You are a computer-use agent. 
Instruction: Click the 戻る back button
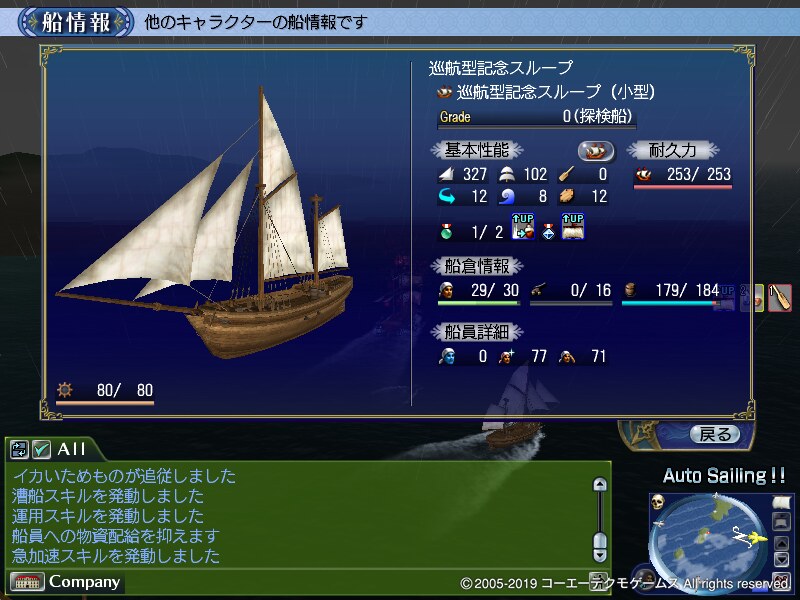[714, 434]
